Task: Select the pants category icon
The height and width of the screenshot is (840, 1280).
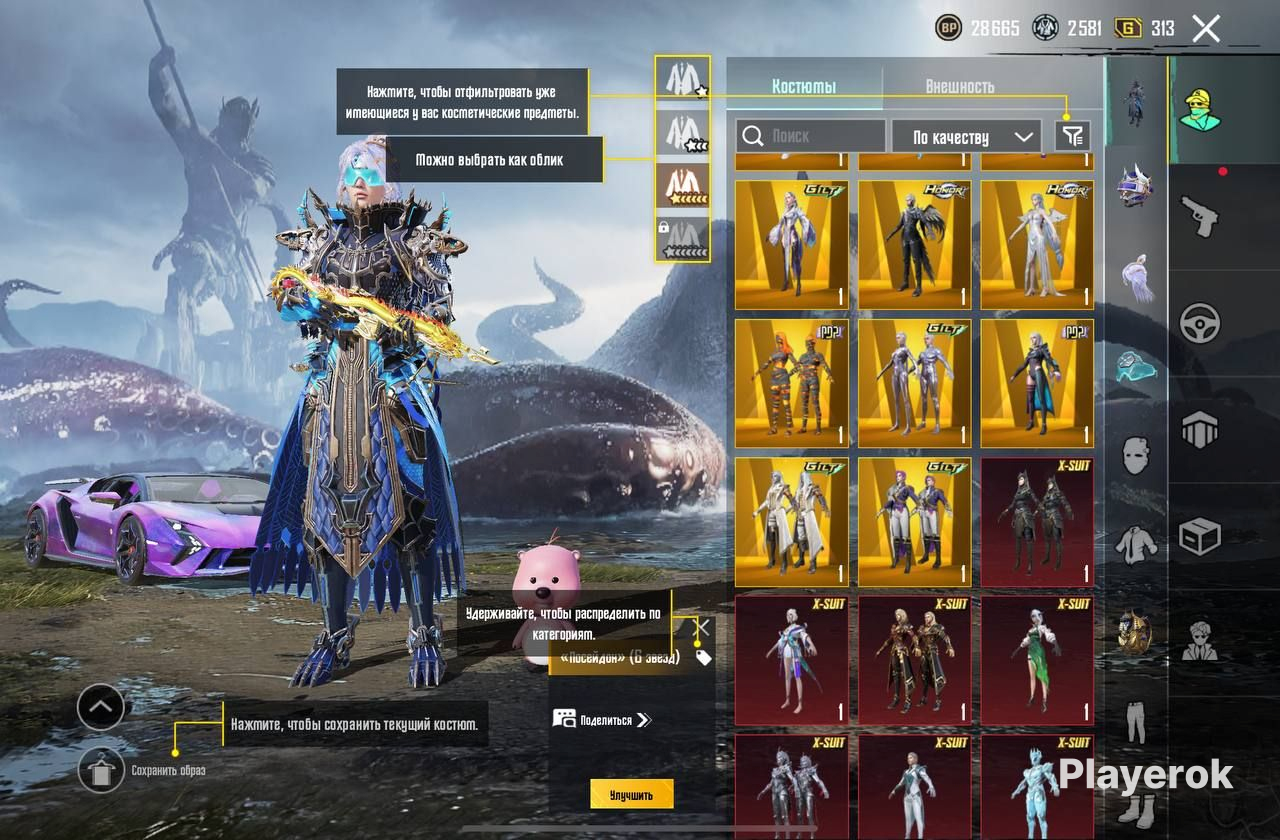Action: pos(1135,722)
